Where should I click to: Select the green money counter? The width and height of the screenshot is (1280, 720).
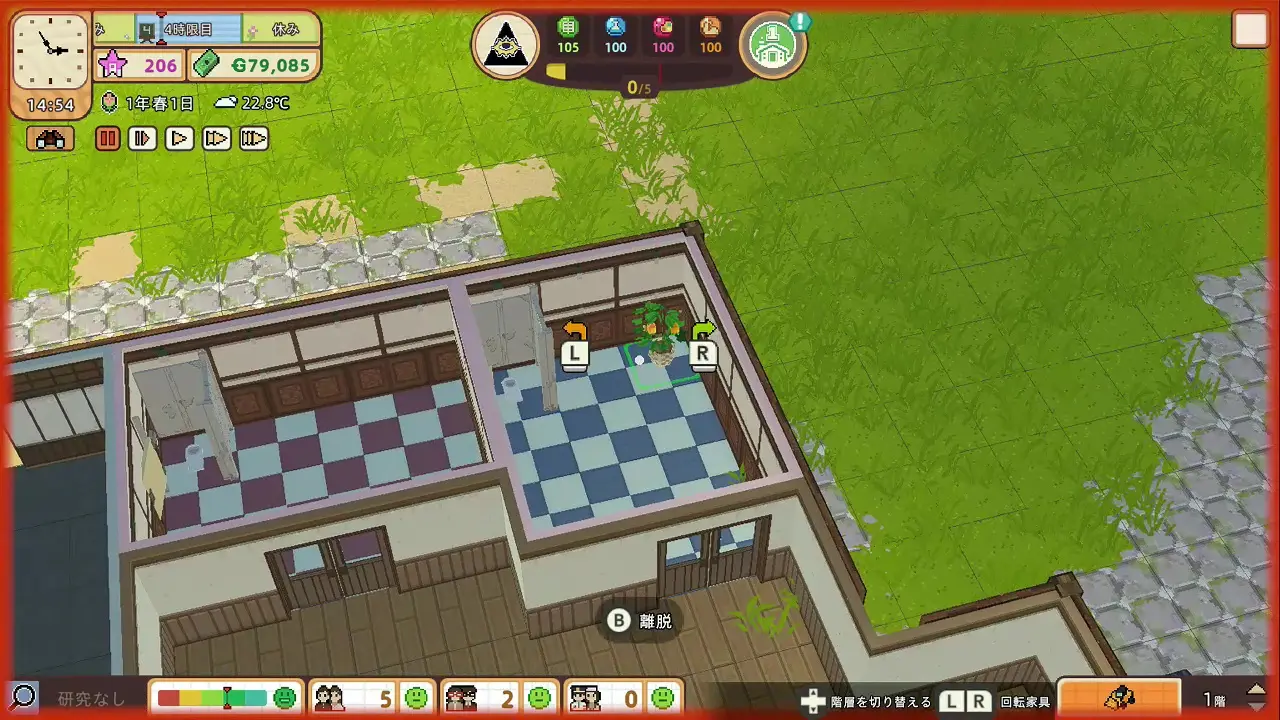pyautogui.click(x=255, y=66)
